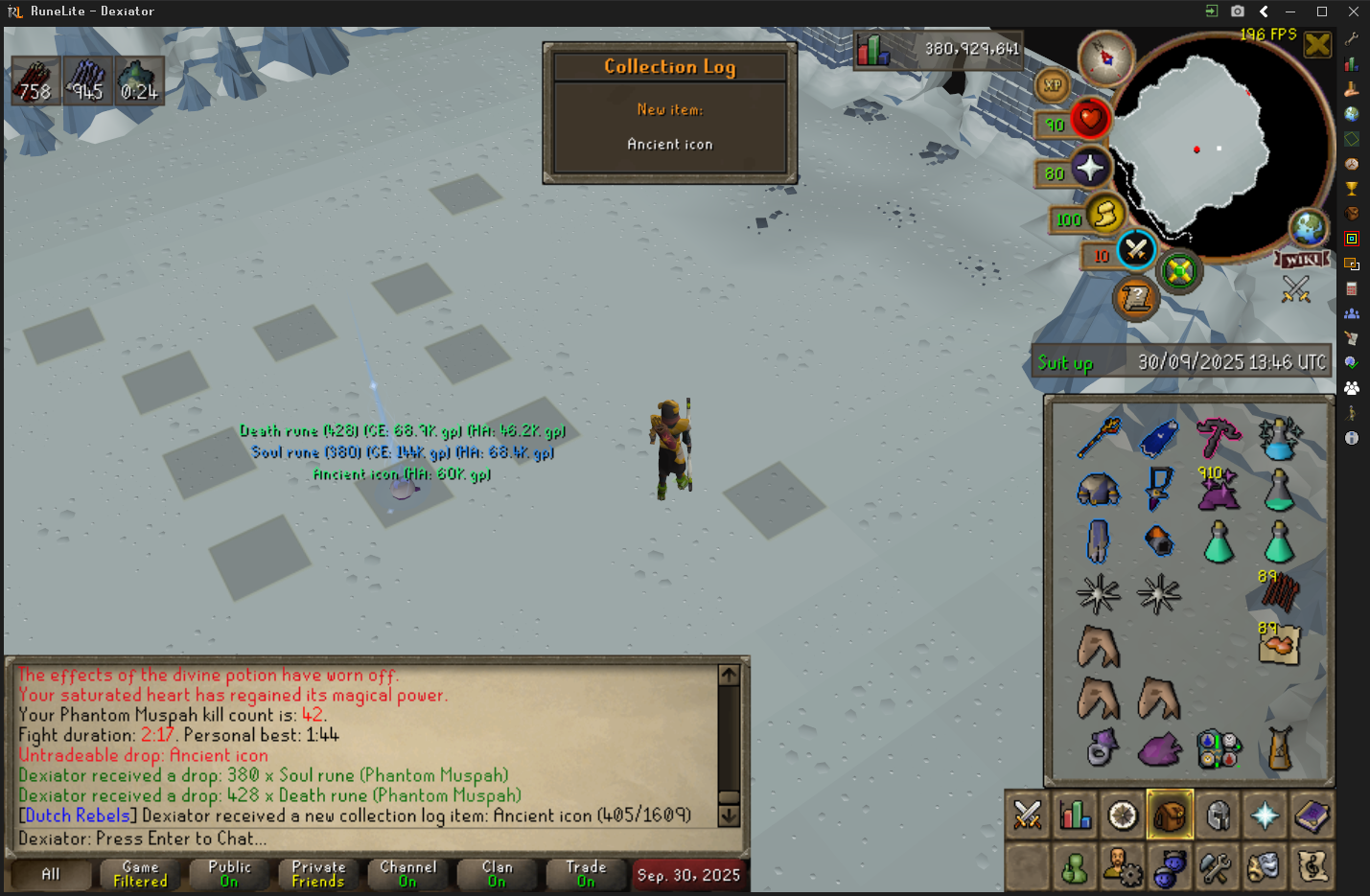Click the Wiki lookup banner
Screen dimensions: 1370x896
click(x=1302, y=260)
